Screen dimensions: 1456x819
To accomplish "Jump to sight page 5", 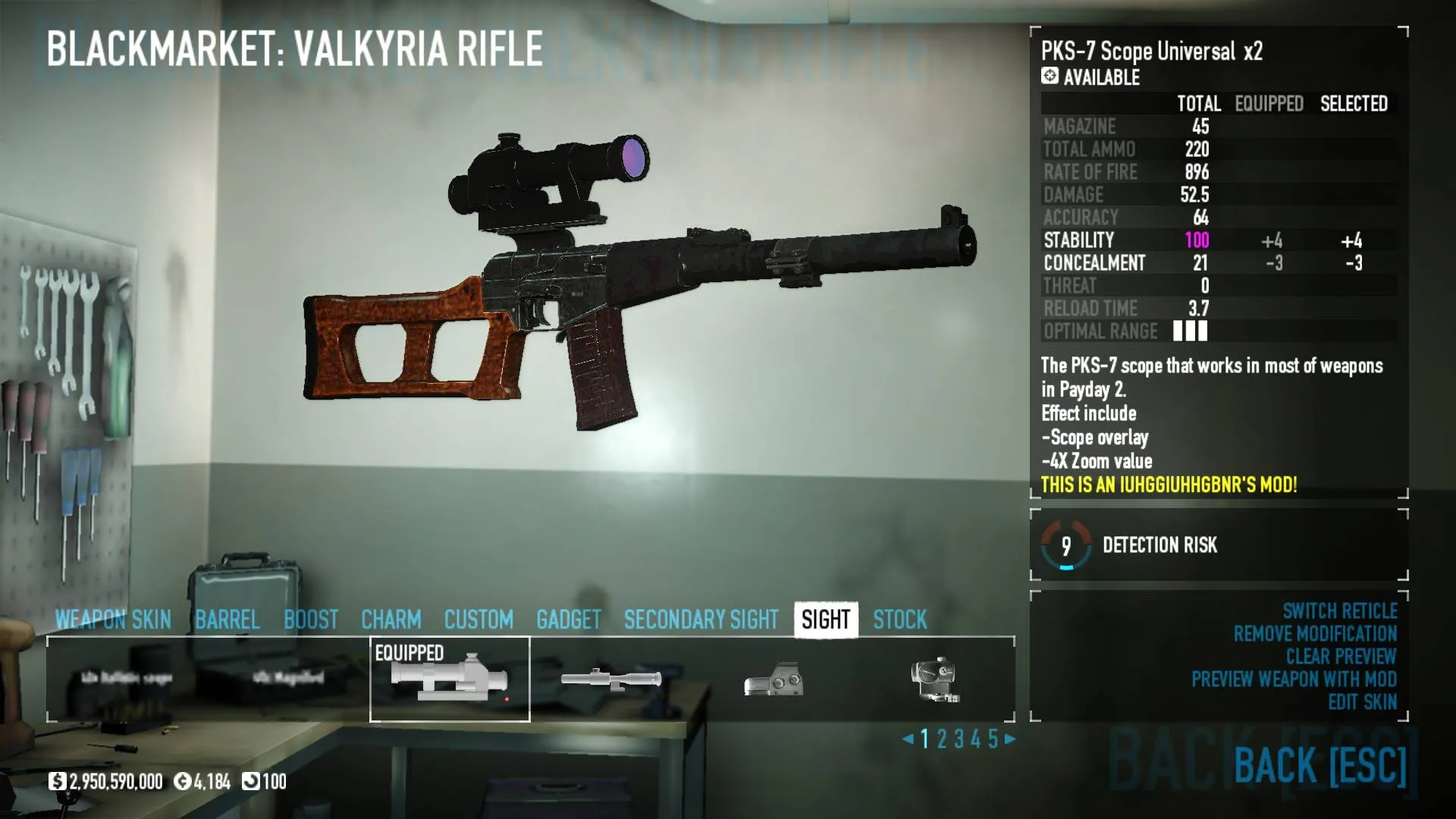I will click(x=993, y=739).
